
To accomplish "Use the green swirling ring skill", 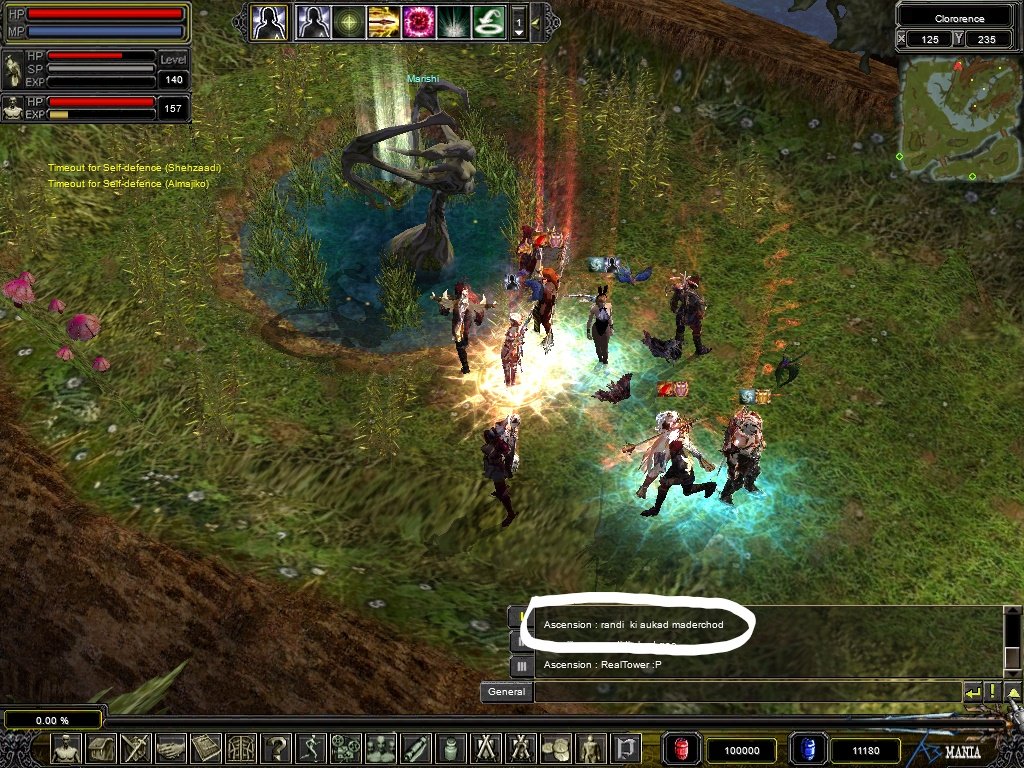I will pos(488,21).
